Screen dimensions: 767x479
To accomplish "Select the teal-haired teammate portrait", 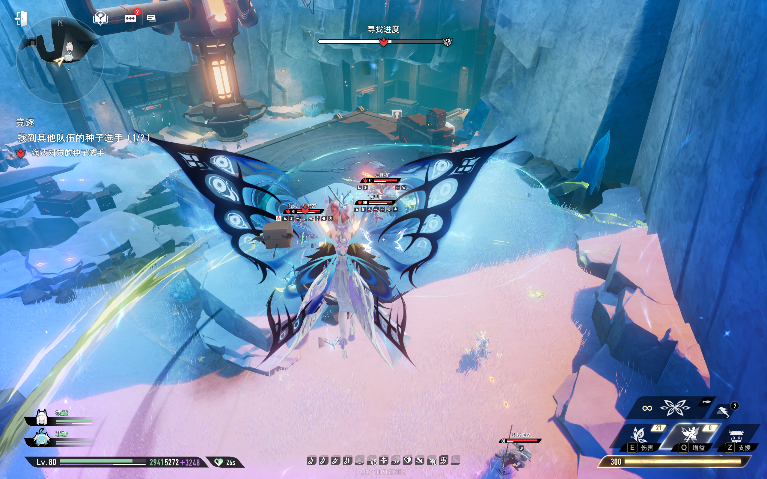I will tap(41, 437).
